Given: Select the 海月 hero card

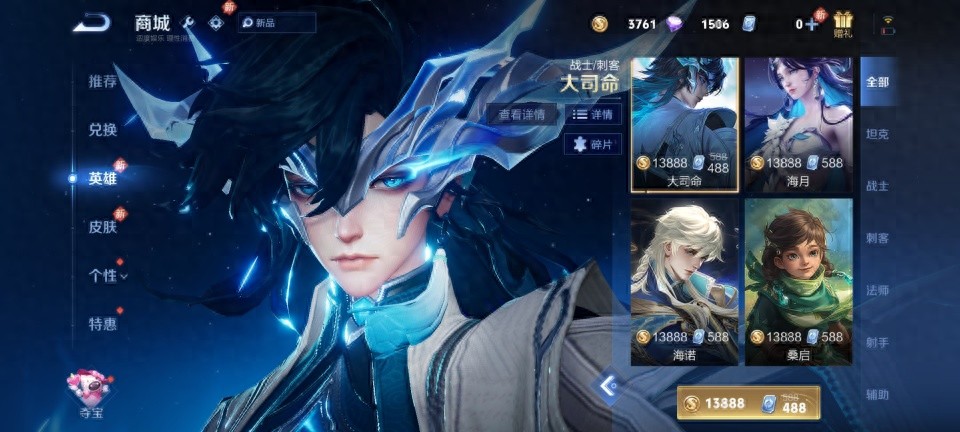Looking at the screenshot, I should [x=797, y=124].
